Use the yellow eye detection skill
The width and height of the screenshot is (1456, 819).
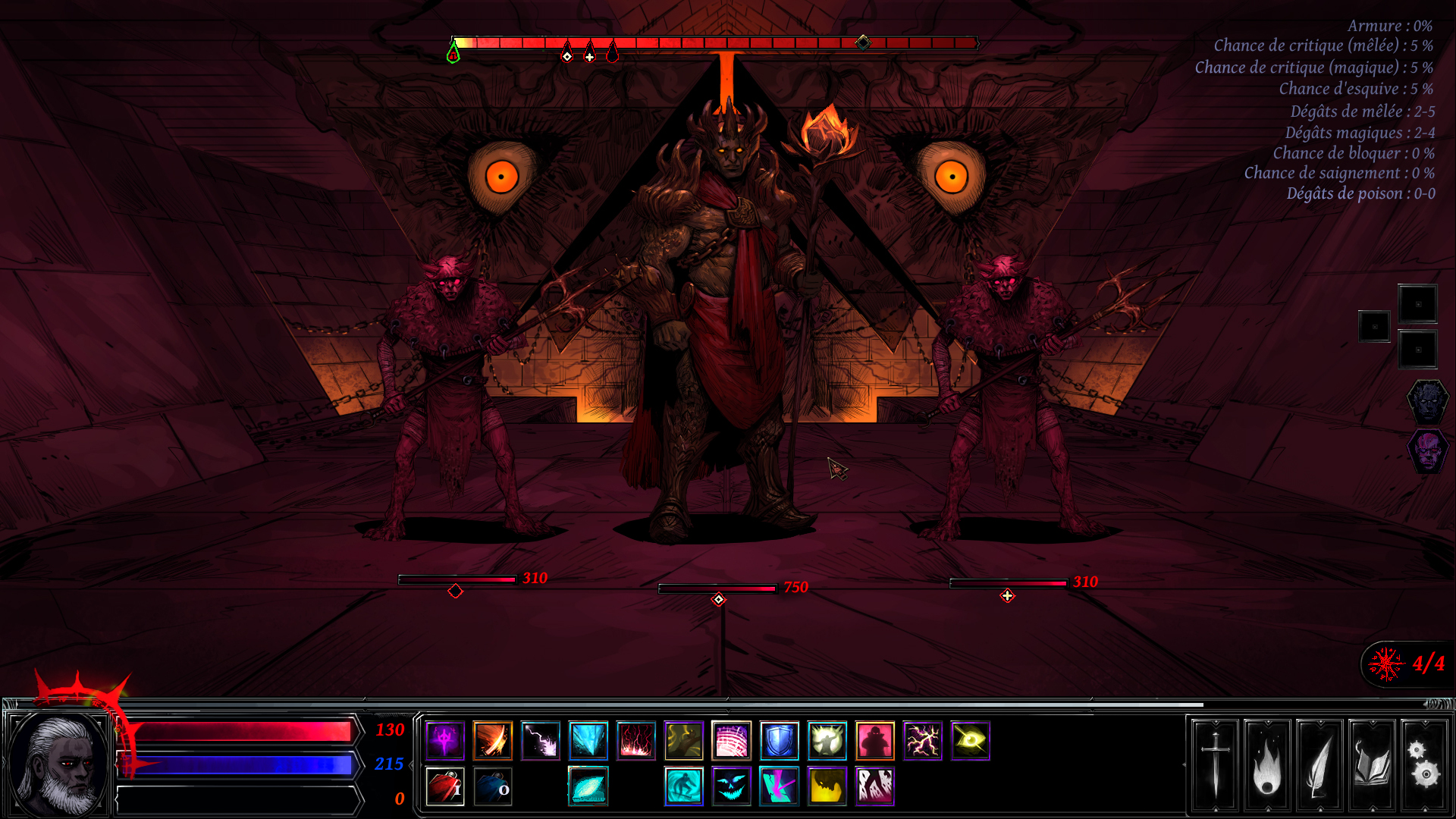point(971,742)
